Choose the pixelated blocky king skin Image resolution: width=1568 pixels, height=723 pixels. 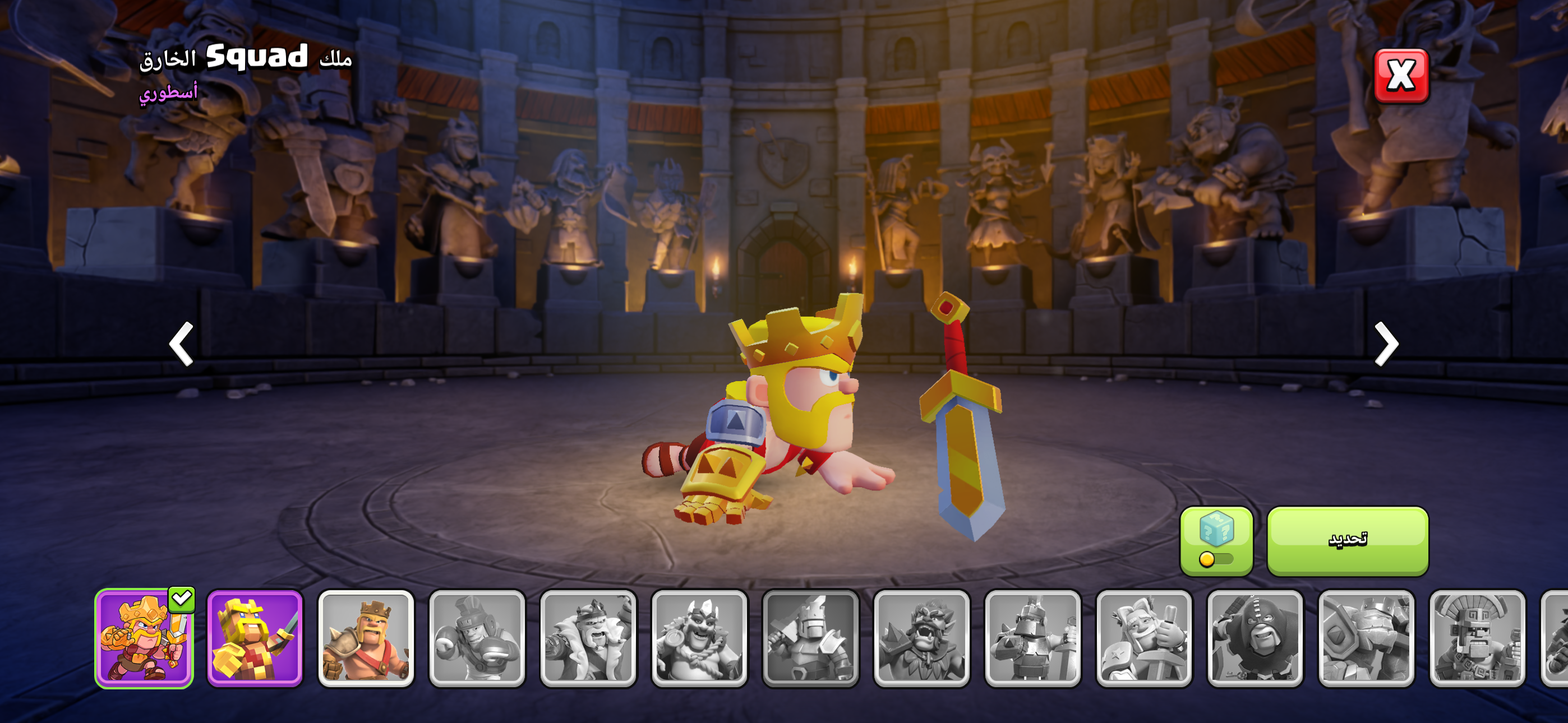point(255,638)
